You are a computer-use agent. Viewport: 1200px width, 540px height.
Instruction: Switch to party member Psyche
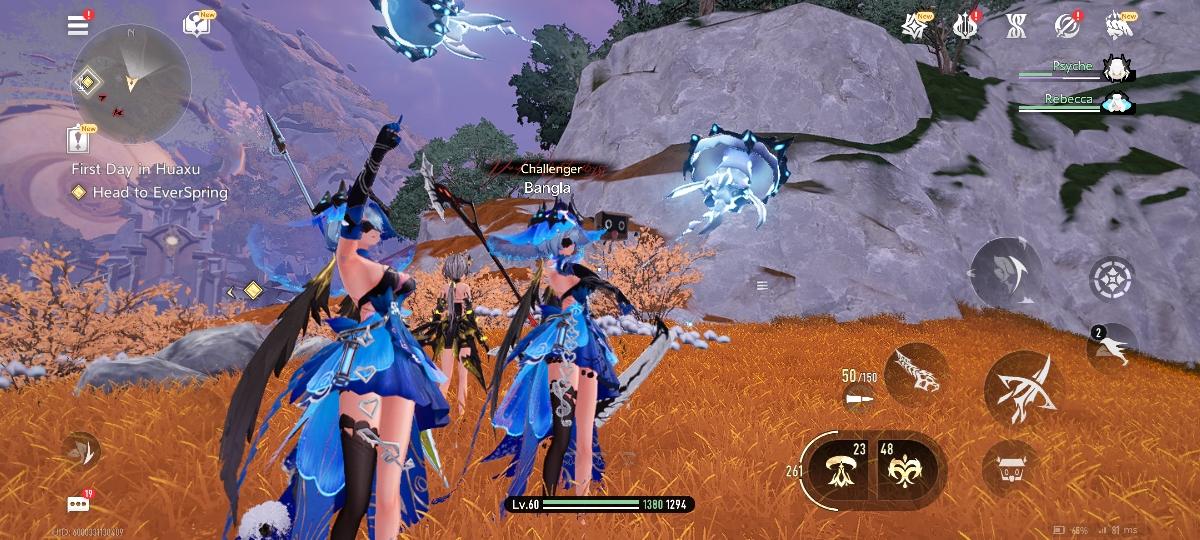pos(1113,69)
